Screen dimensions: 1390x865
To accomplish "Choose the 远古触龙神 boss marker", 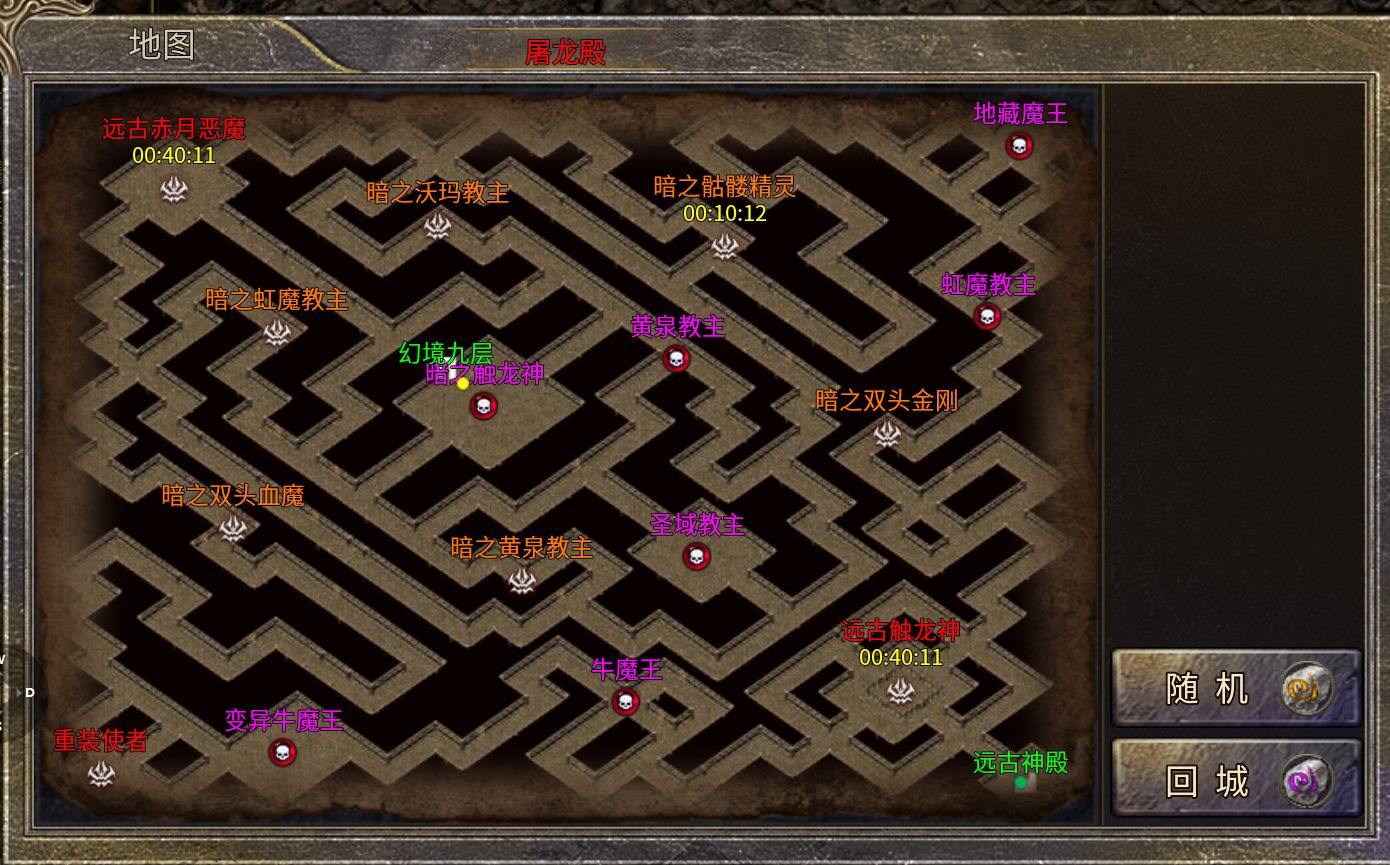I will click(900, 690).
